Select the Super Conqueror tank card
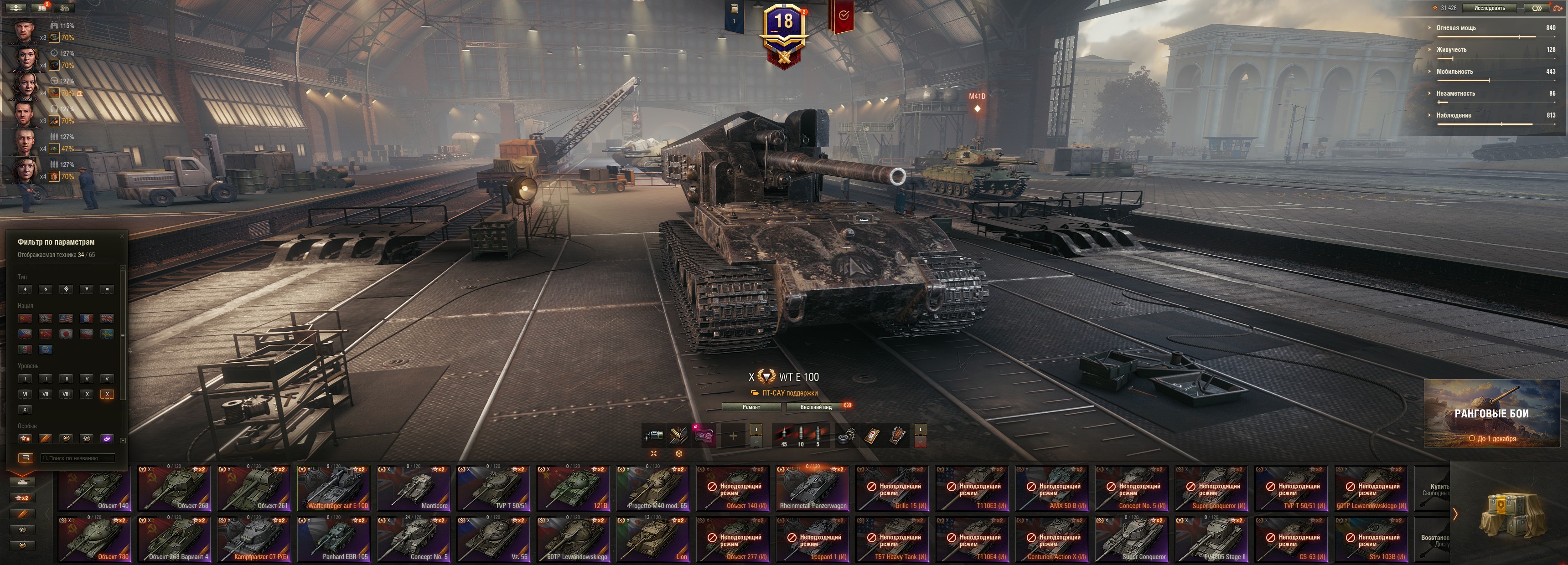 point(1131,540)
